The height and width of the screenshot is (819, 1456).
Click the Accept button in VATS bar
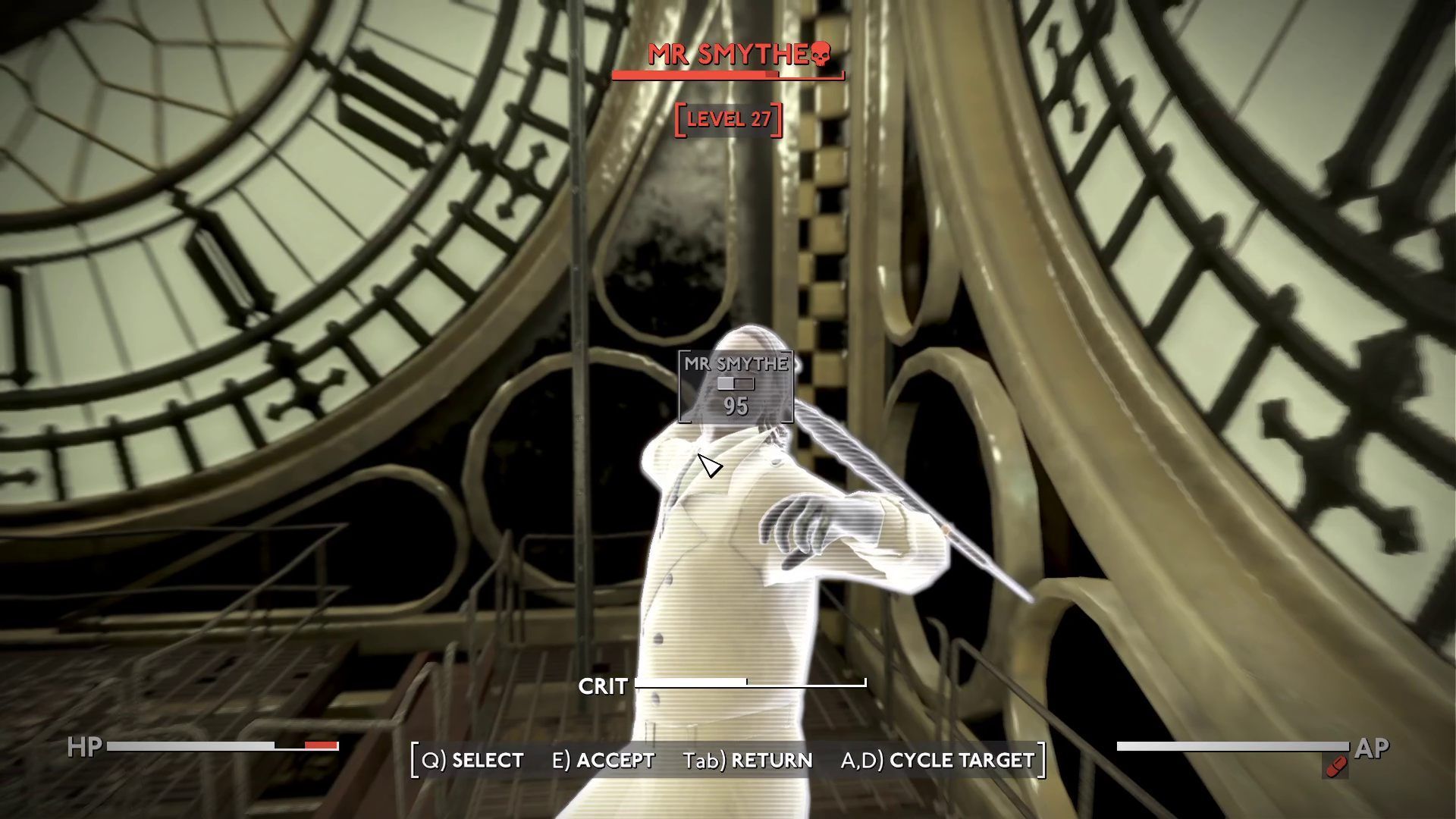pyautogui.click(x=603, y=760)
